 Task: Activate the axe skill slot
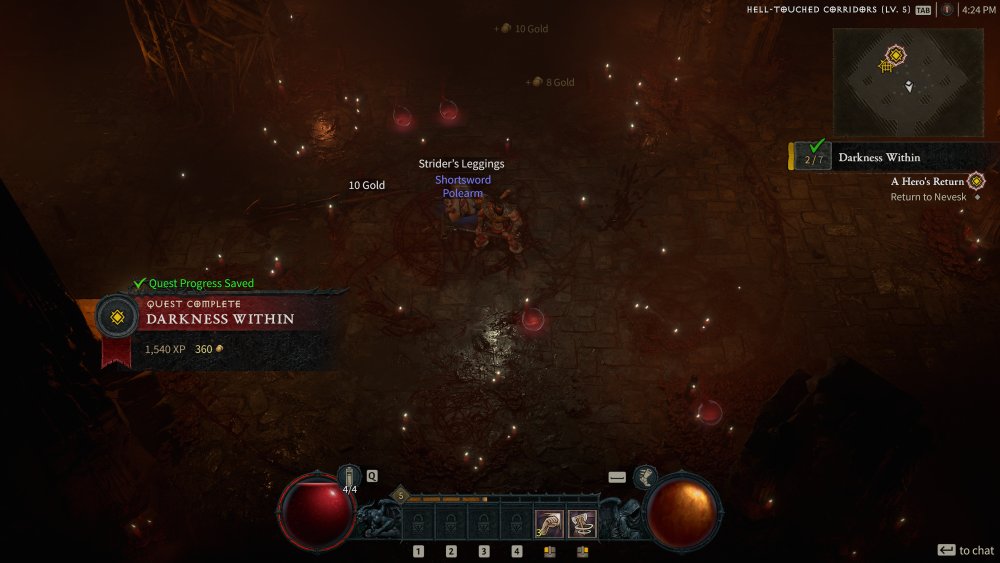(x=583, y=523)
